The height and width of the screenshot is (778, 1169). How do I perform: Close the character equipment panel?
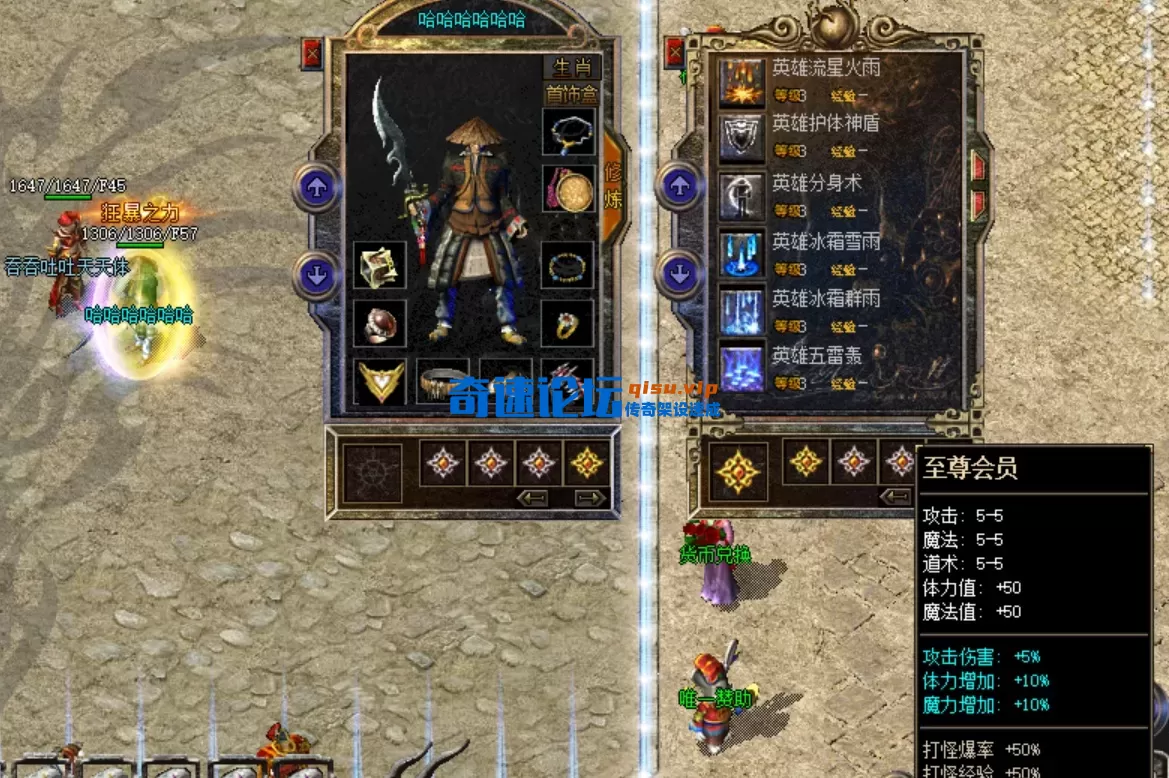pos(313,52)
